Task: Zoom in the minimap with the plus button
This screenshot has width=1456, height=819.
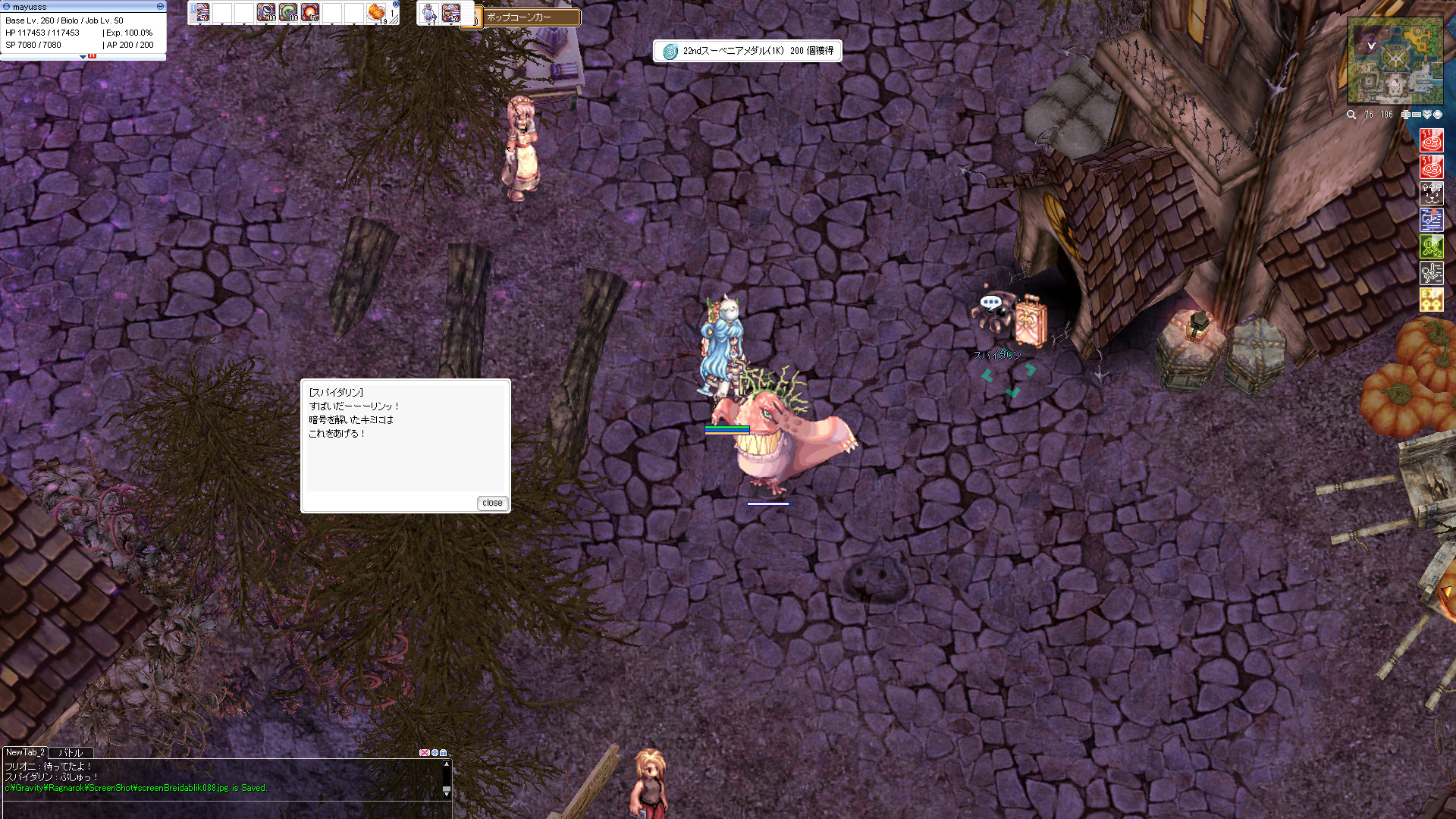Action: (x=1405, y=115)
